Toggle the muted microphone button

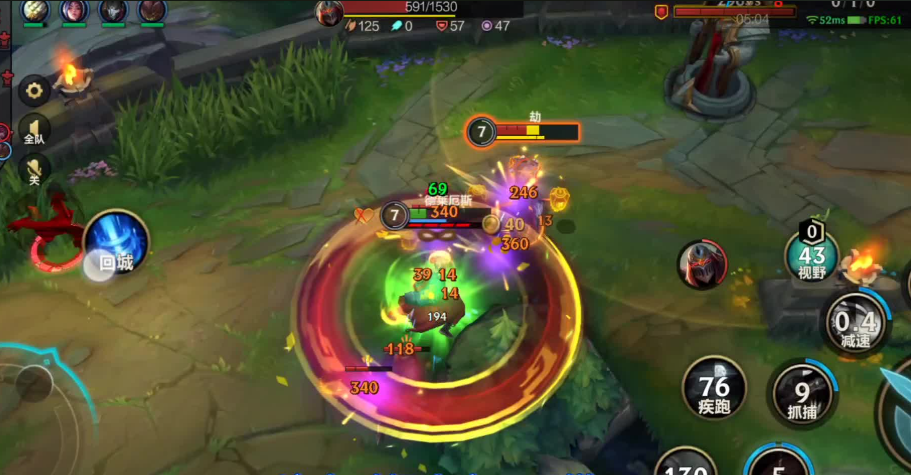35,170
